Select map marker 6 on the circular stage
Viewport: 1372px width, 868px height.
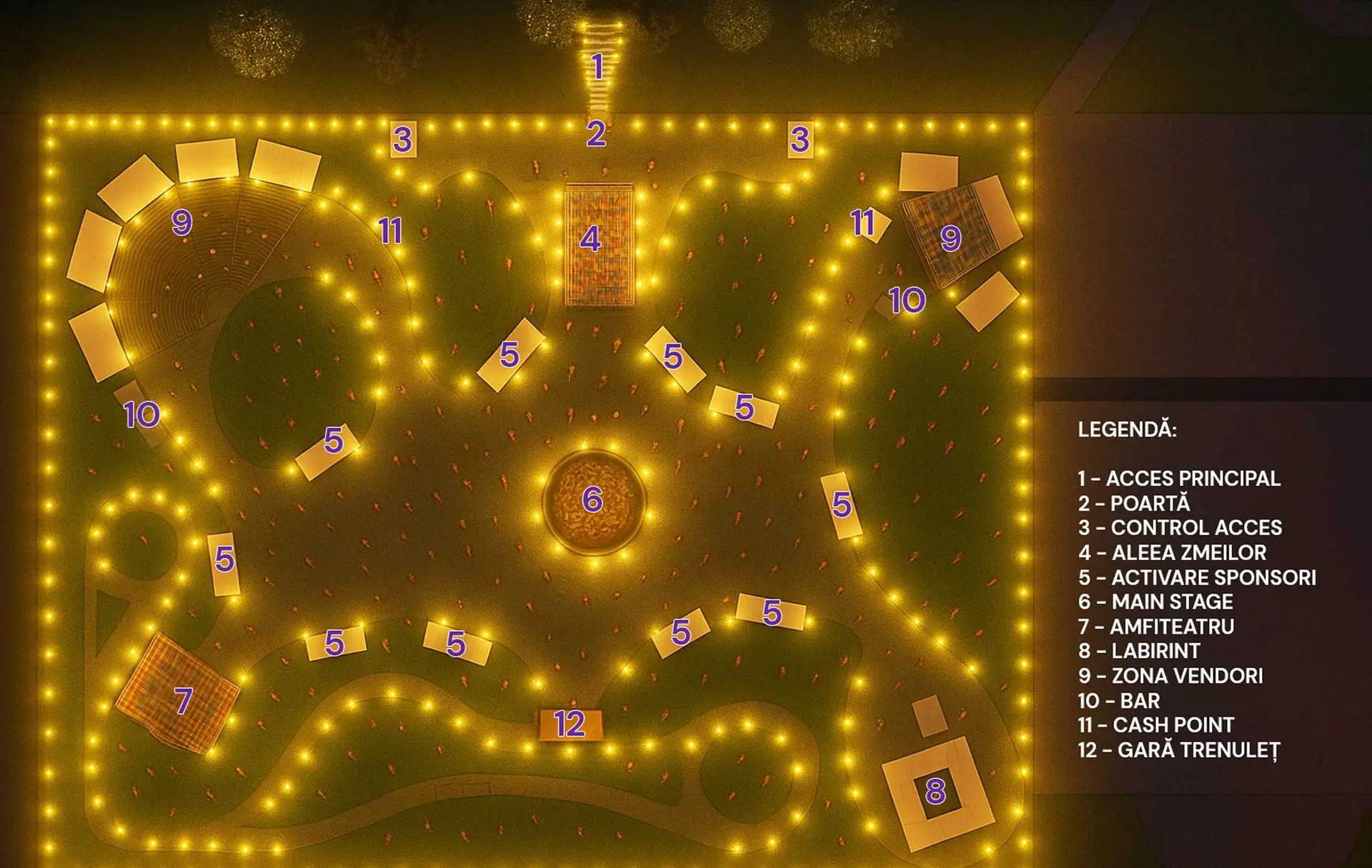pyautogui.click(x=592, y=499)
